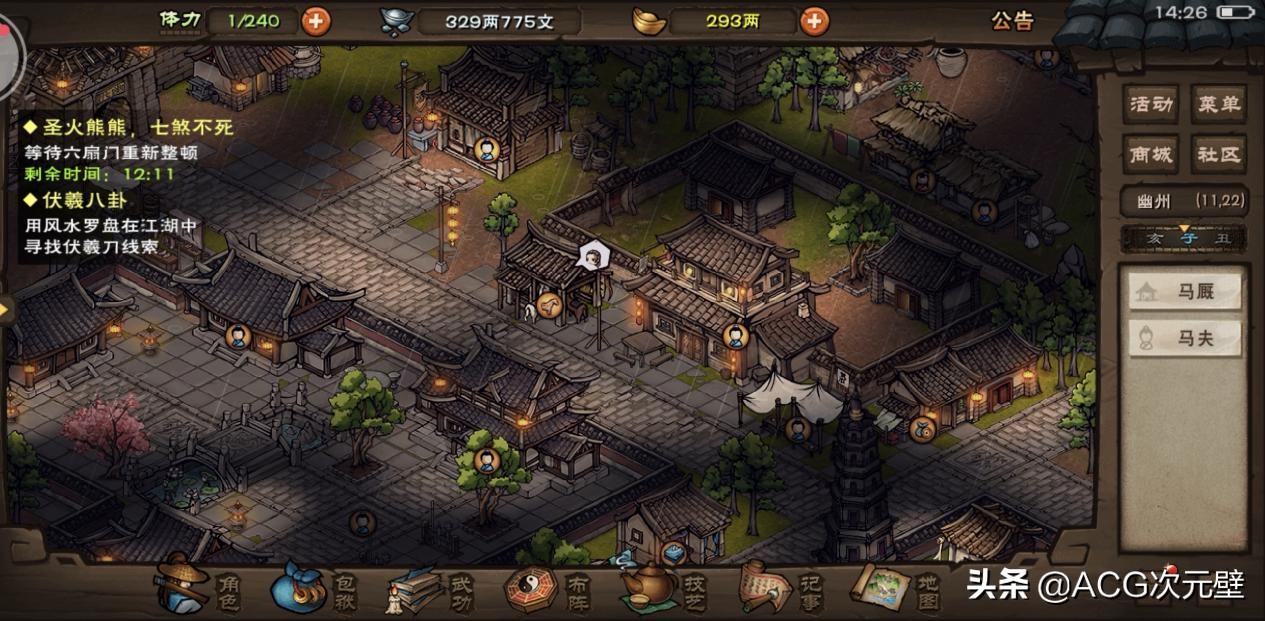Tap the plus button beside 293两 gold
The image size is (1265, 621).
(814, 20)
